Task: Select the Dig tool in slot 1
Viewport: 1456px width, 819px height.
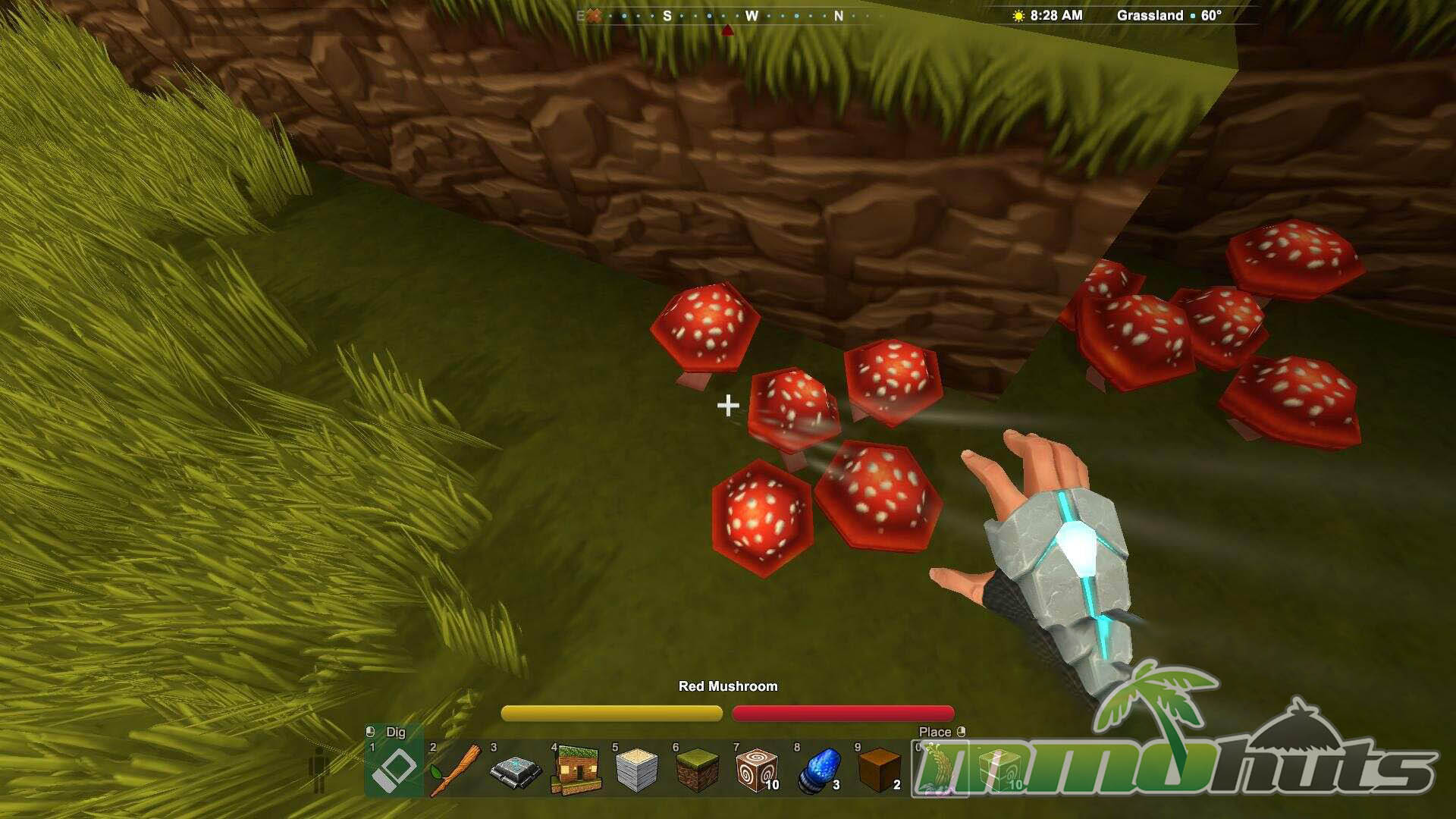Action: coord(394,769)
